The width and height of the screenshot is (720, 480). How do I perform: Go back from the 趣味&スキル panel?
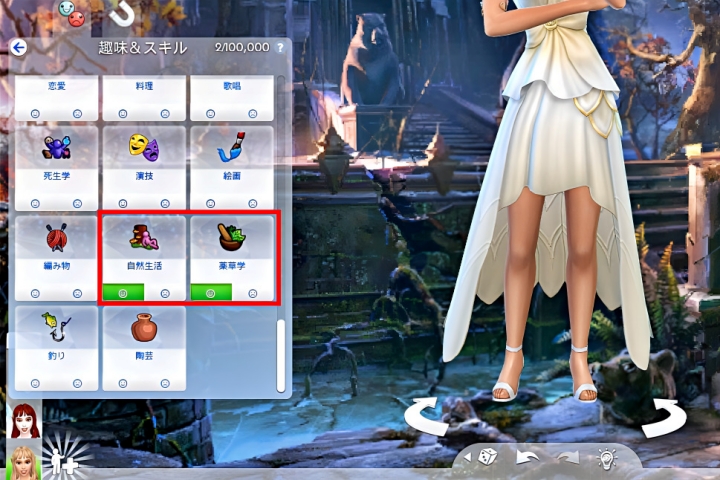18,47
